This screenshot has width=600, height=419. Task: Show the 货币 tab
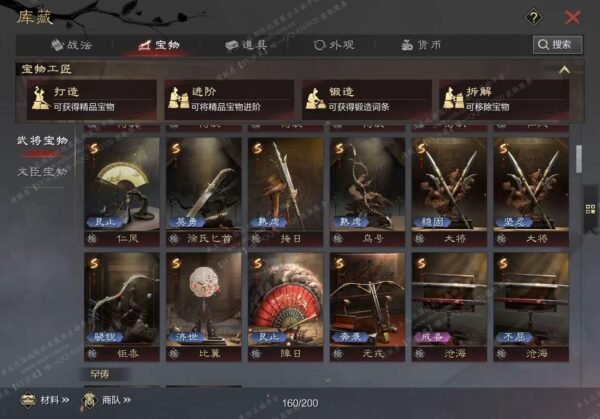click(421, 45)
